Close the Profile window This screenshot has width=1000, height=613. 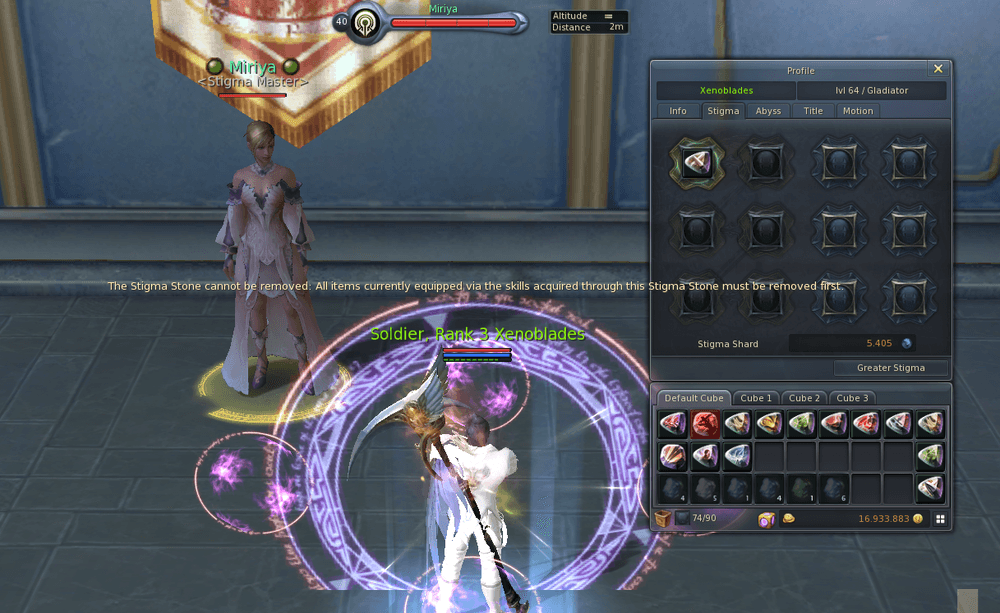tap(937, 69)
